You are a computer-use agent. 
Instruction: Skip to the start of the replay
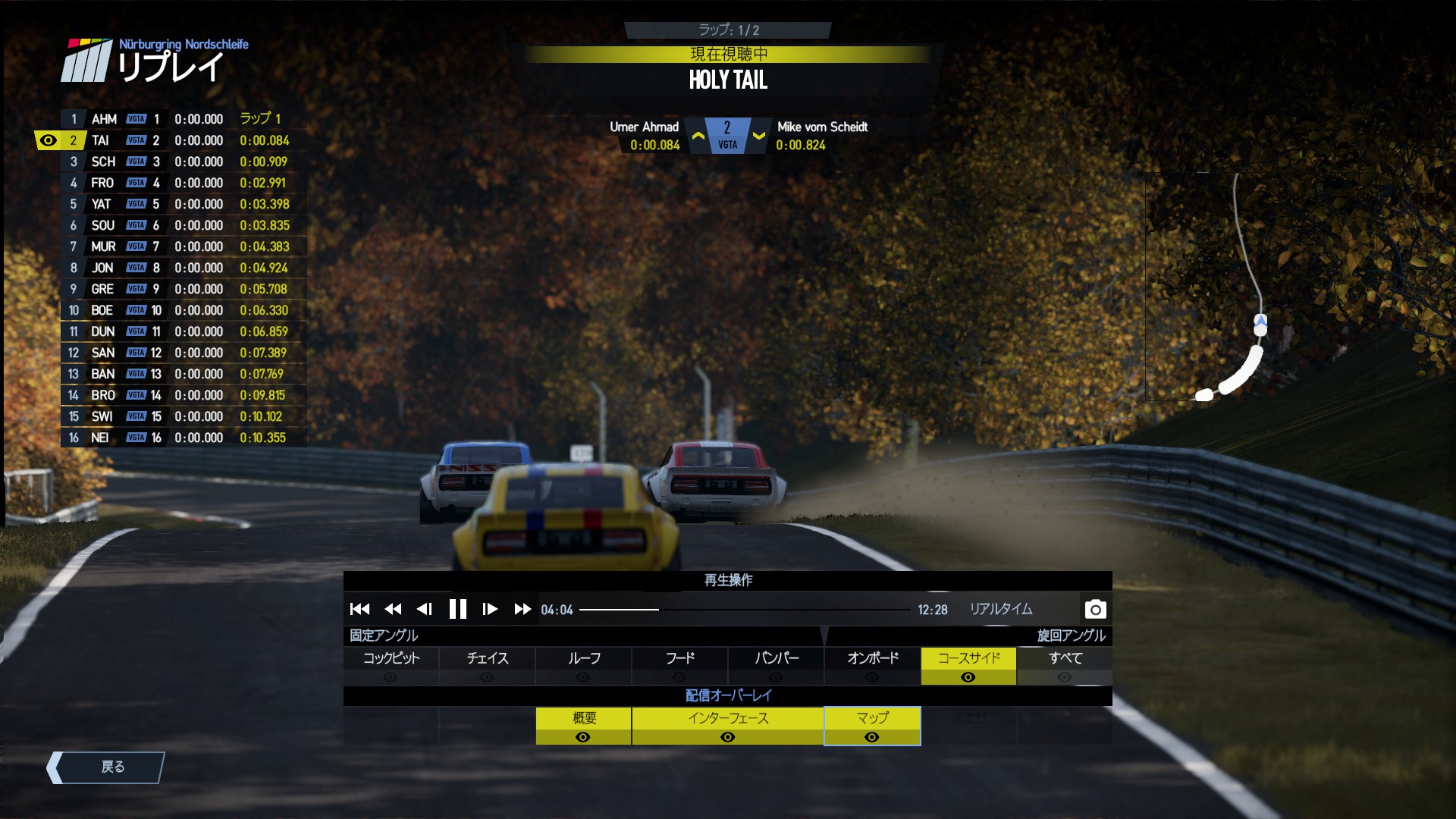click(359, 609)
